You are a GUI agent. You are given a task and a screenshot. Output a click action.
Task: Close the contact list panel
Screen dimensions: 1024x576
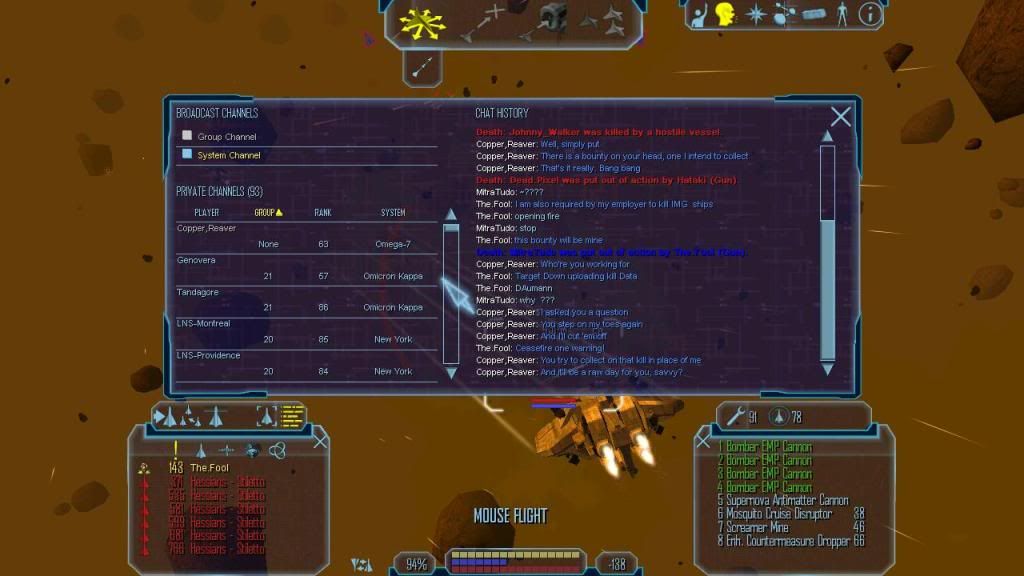pos(320,441)
